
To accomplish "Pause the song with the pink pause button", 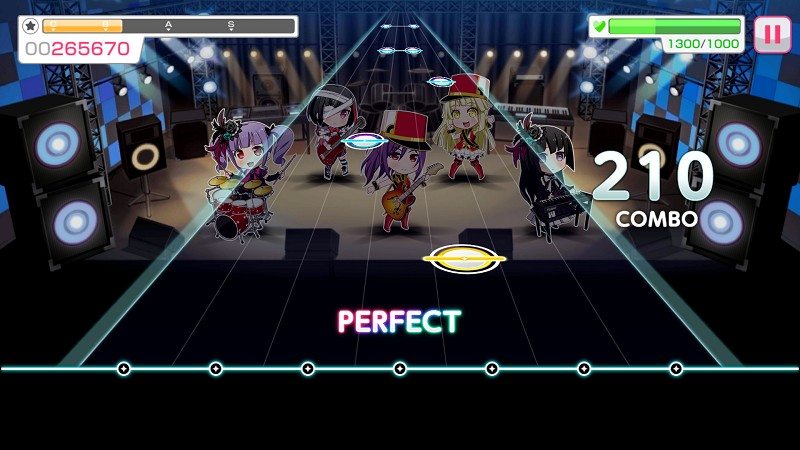I will pyautogui.click(x=771, y=34).
